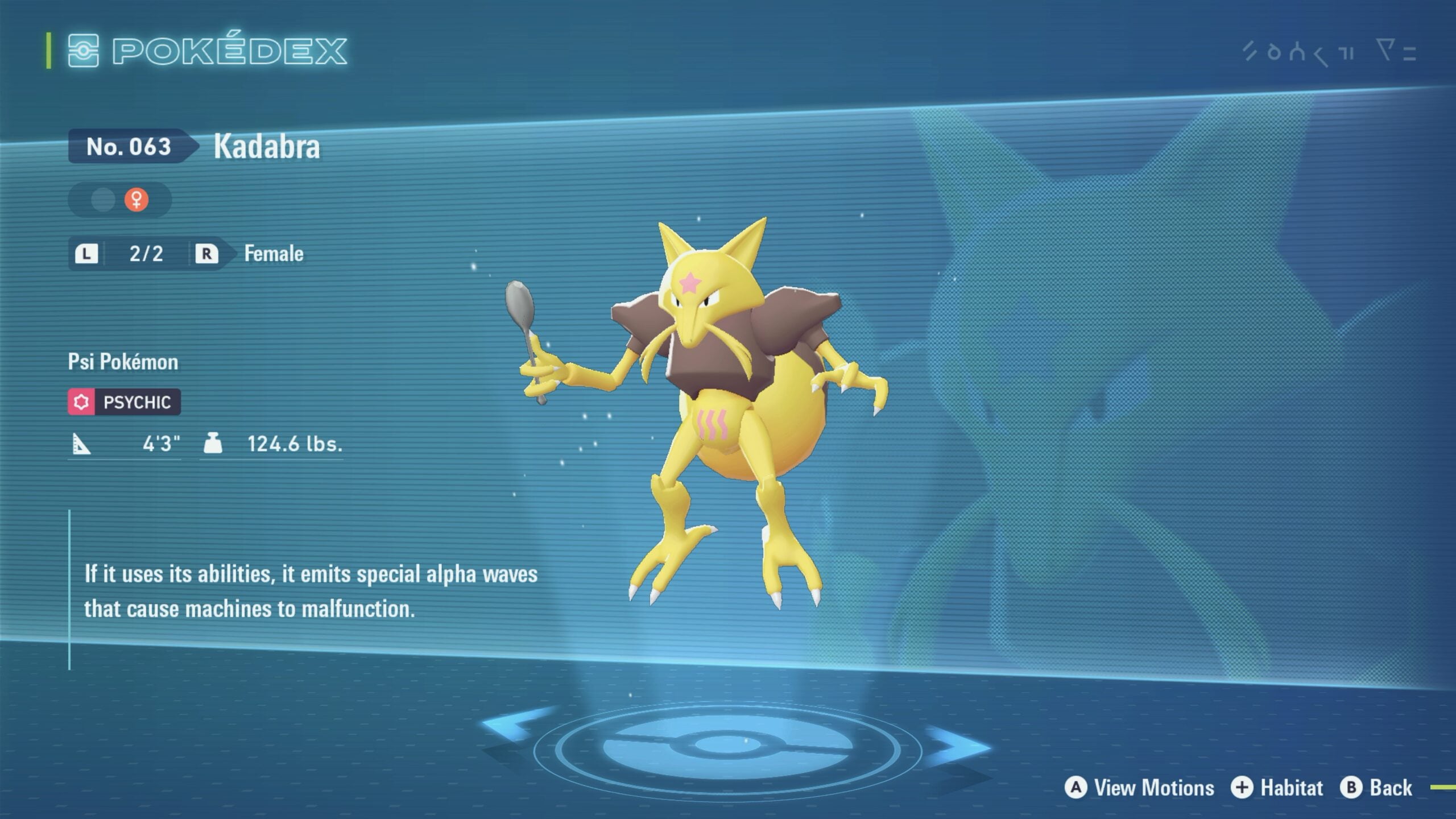Select the female gender icon
This screenshot has width=1456, height=819.
[136, 200]
